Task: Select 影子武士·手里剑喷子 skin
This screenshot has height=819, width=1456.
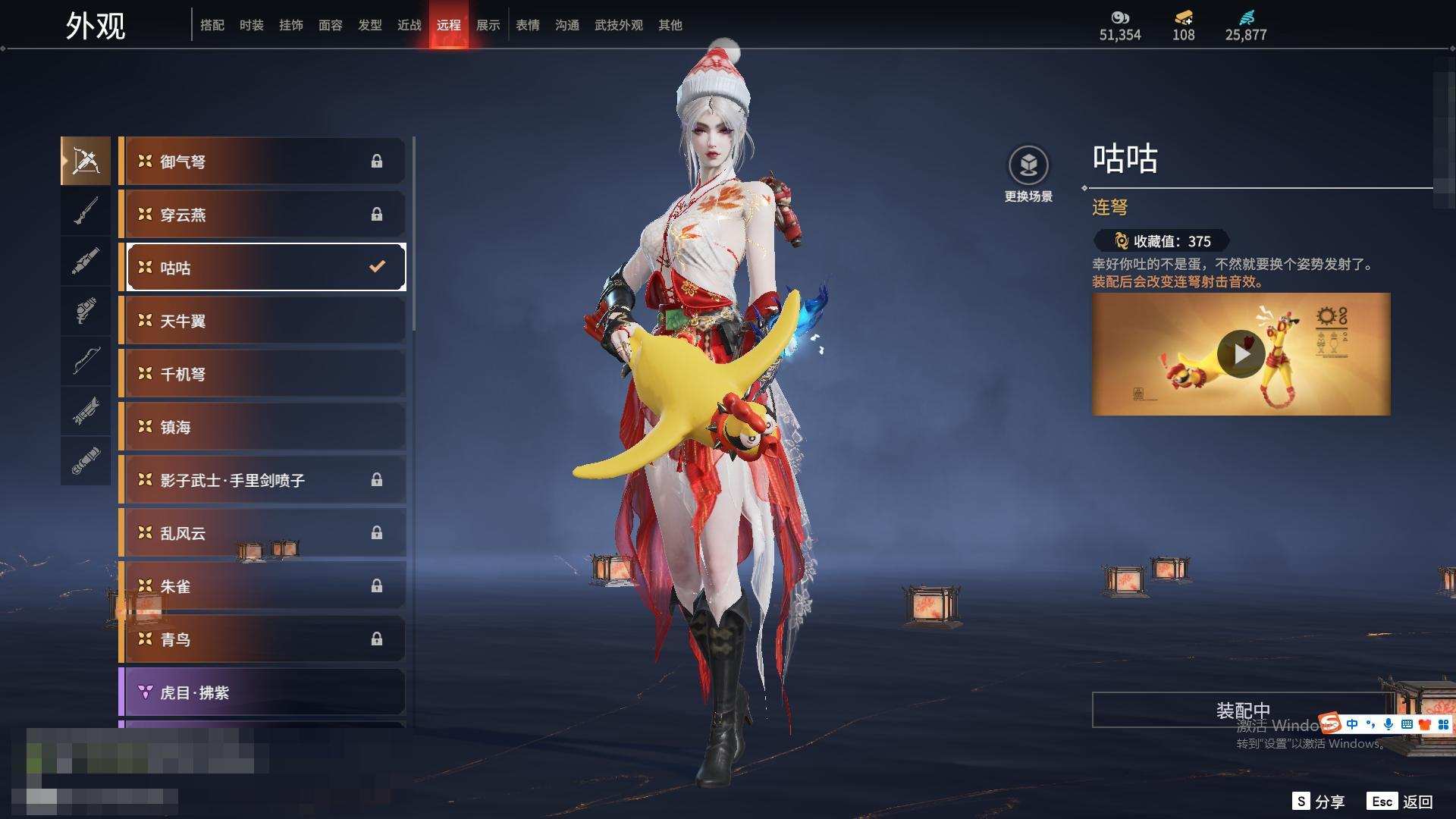Action: pos(262,480)
